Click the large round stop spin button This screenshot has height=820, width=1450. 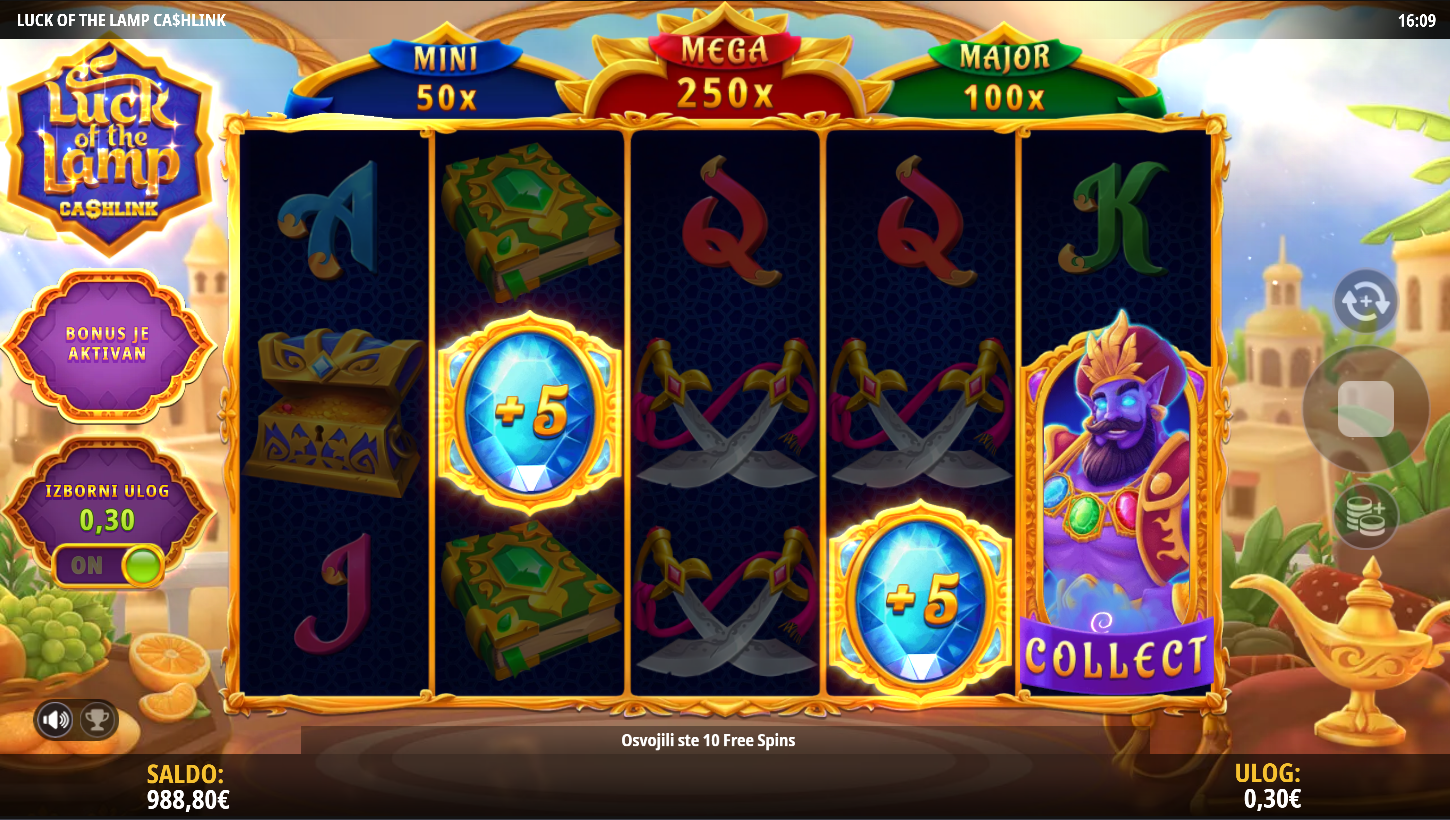click(1365, 408)
